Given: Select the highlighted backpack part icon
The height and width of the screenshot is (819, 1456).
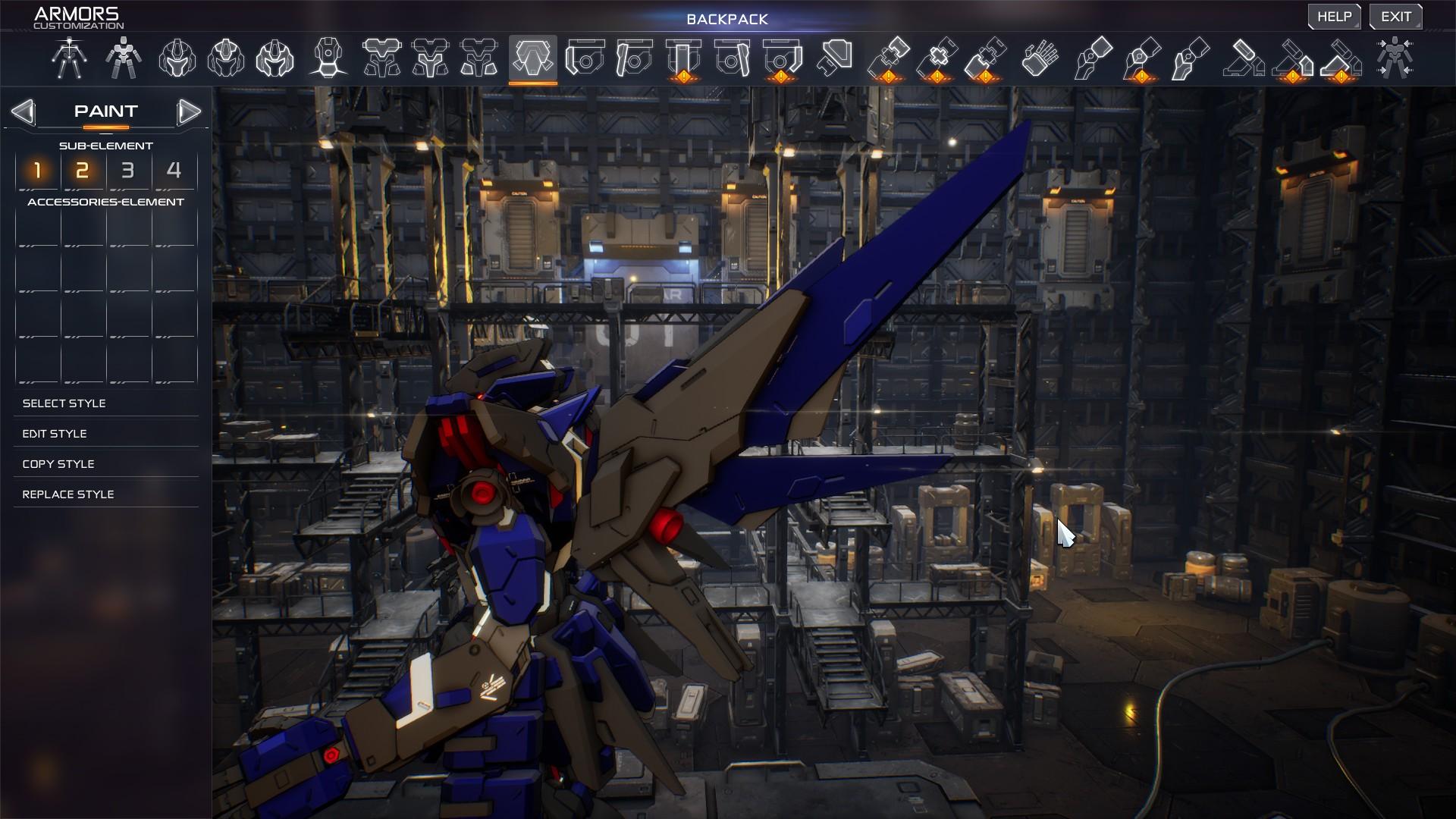Looking at the screenshot, I should (532, 58).
